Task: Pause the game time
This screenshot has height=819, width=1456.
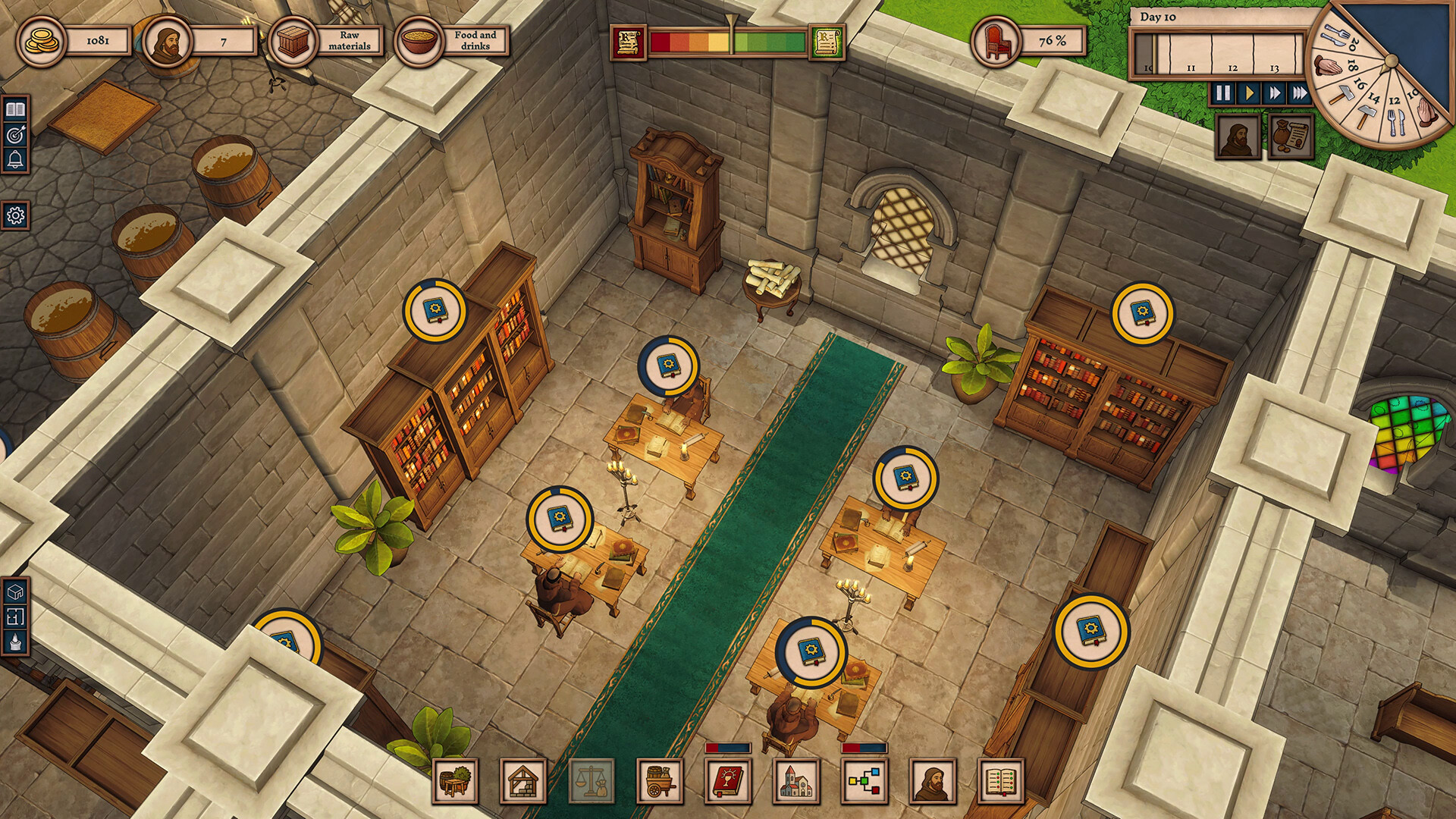Action: click(x=1222, y=93)
